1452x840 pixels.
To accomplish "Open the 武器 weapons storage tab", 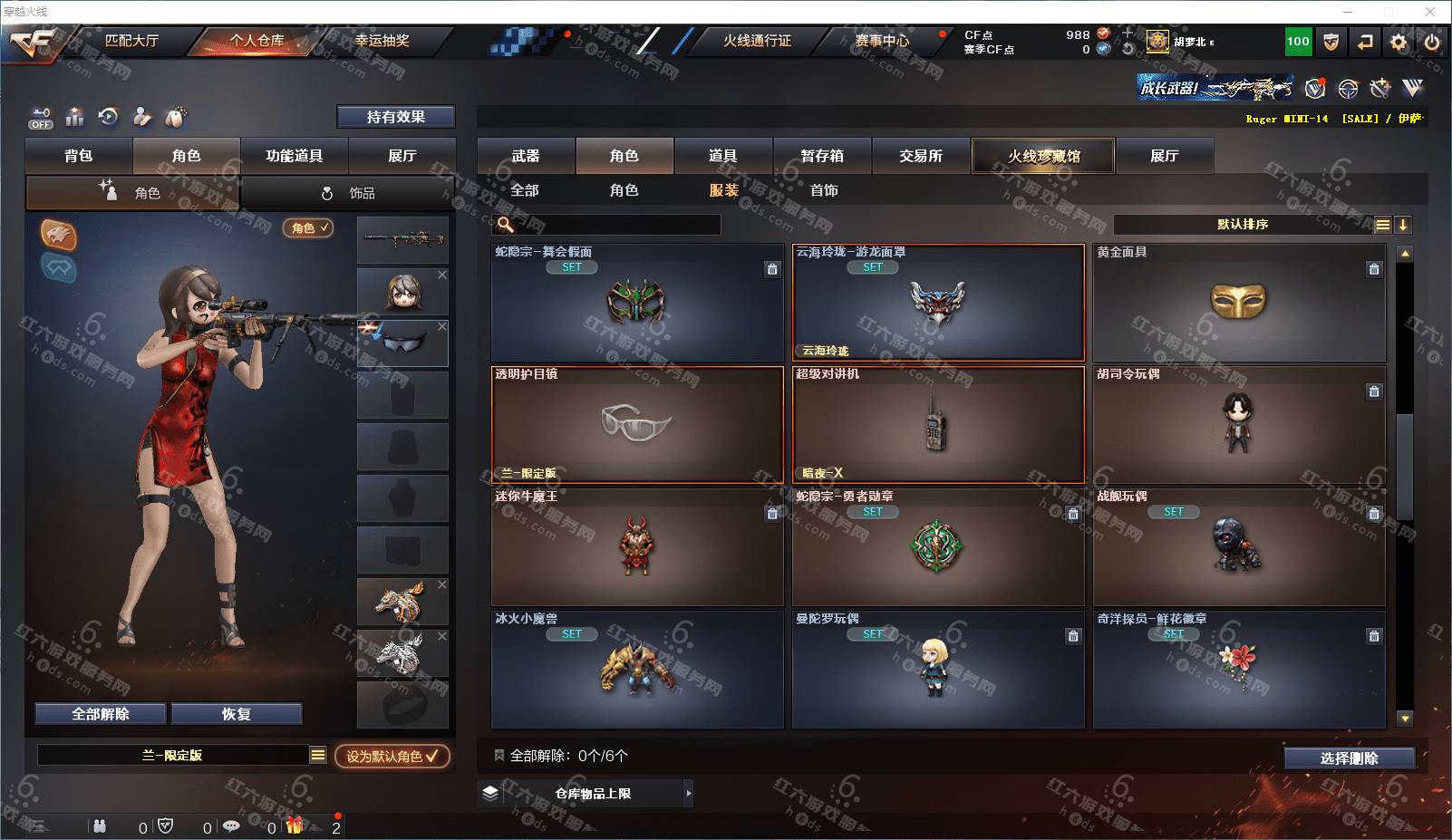I will pos(526,156).
